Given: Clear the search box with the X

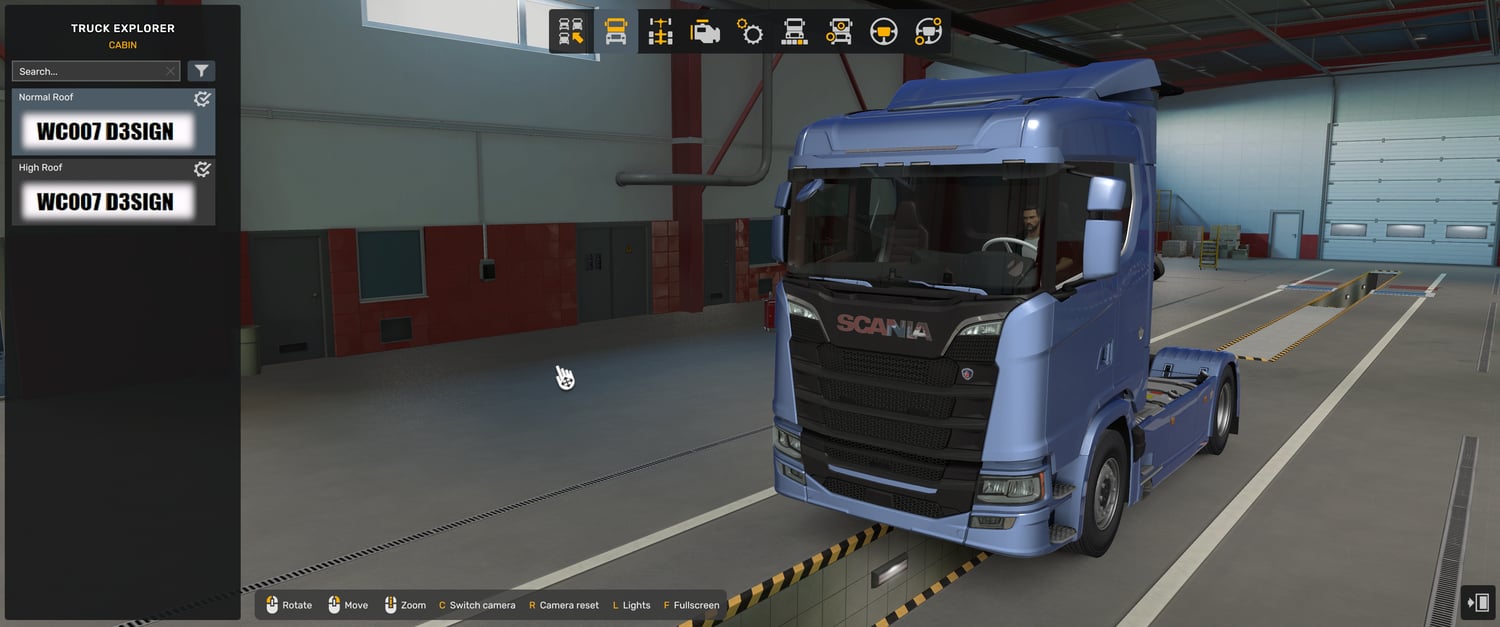Looking at the screenshot, I should click(170, 72).
